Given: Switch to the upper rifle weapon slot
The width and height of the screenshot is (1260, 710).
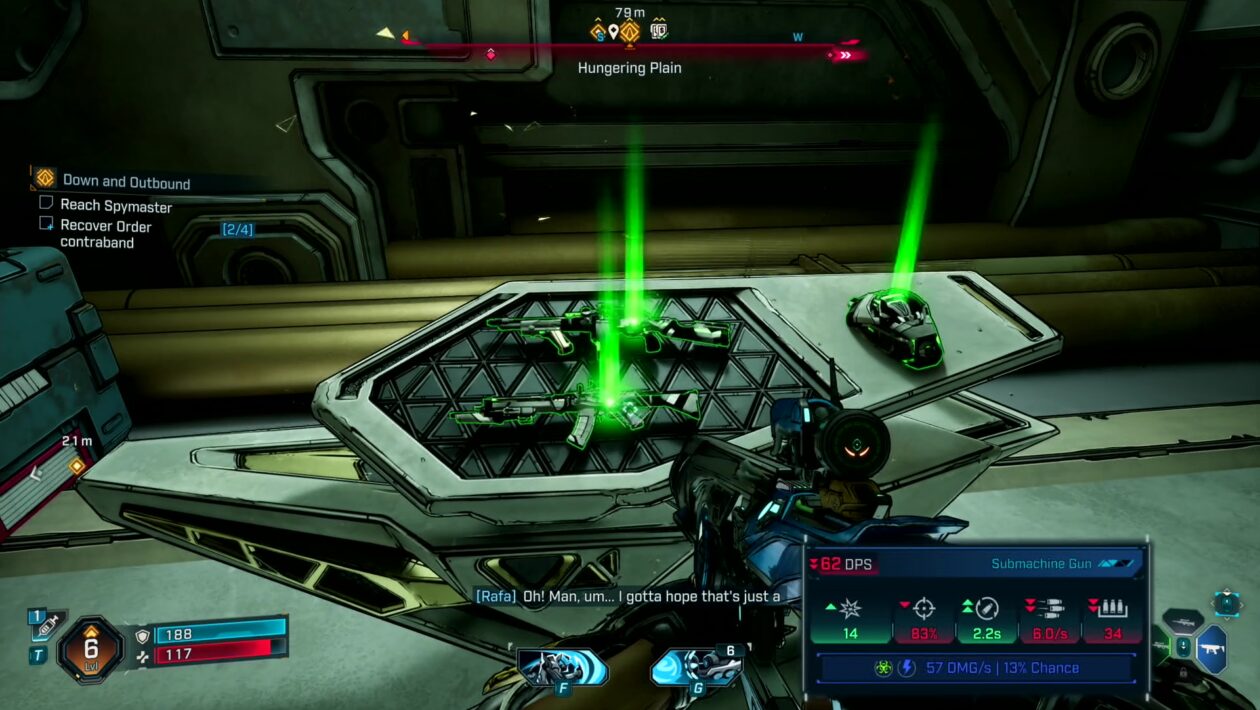Looking at the screenshot, I should point(1181,620).
